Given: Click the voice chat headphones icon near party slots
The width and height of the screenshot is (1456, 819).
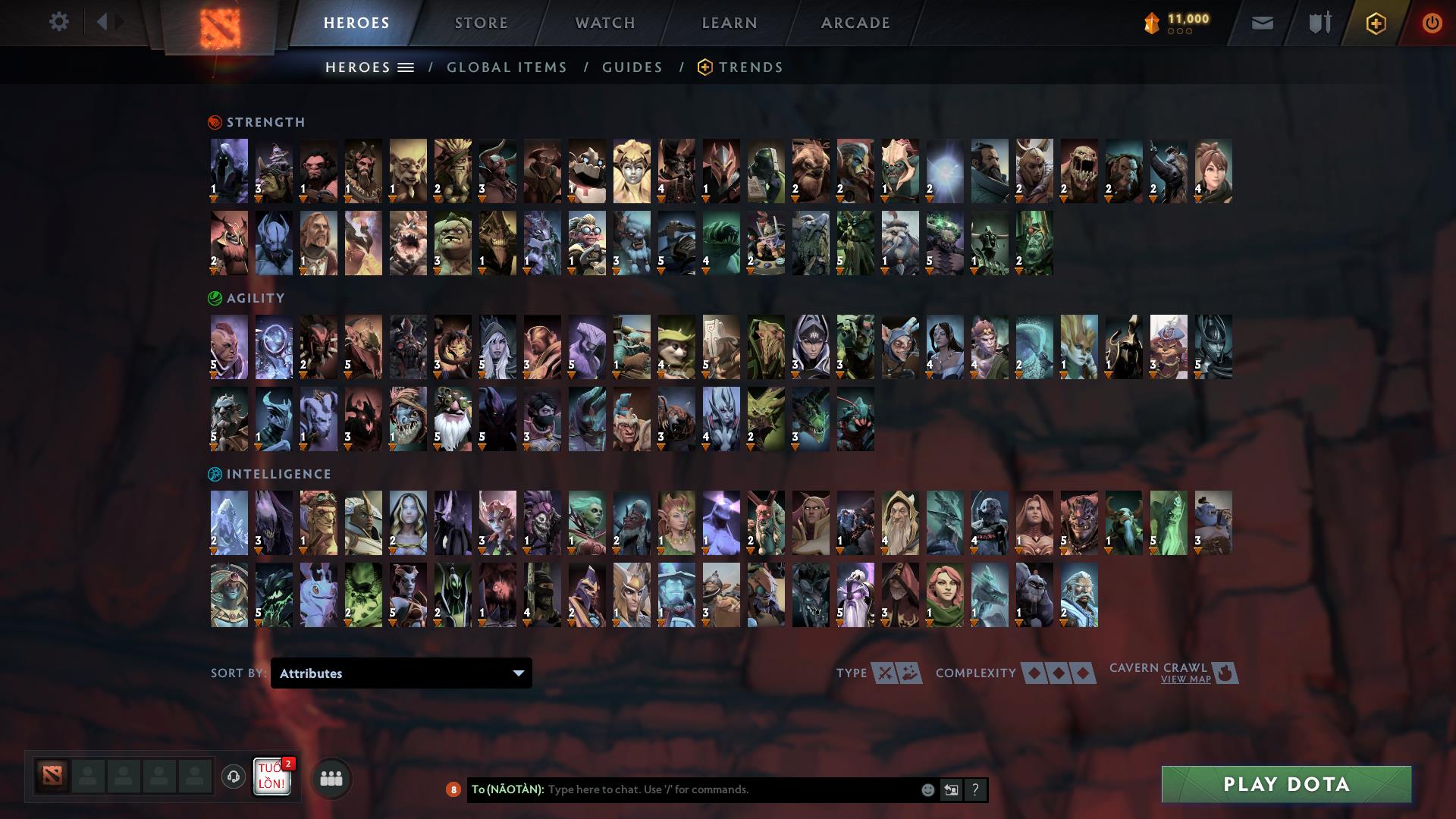Looking at the screenshot, I should coord(234,777).
